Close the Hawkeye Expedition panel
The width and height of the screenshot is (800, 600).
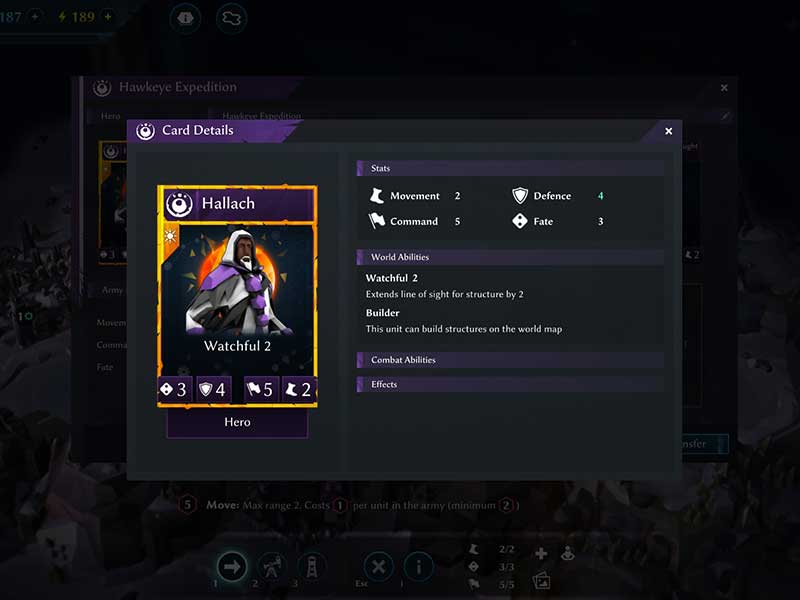[x=724, y=88]
